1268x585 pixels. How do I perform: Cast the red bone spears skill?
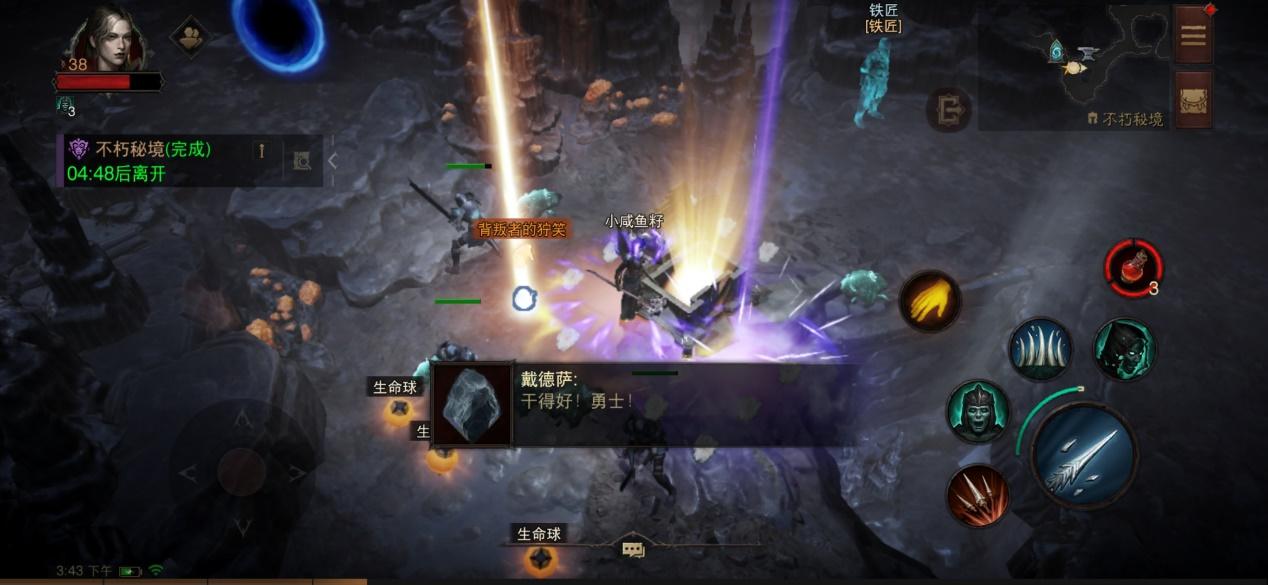977,496
